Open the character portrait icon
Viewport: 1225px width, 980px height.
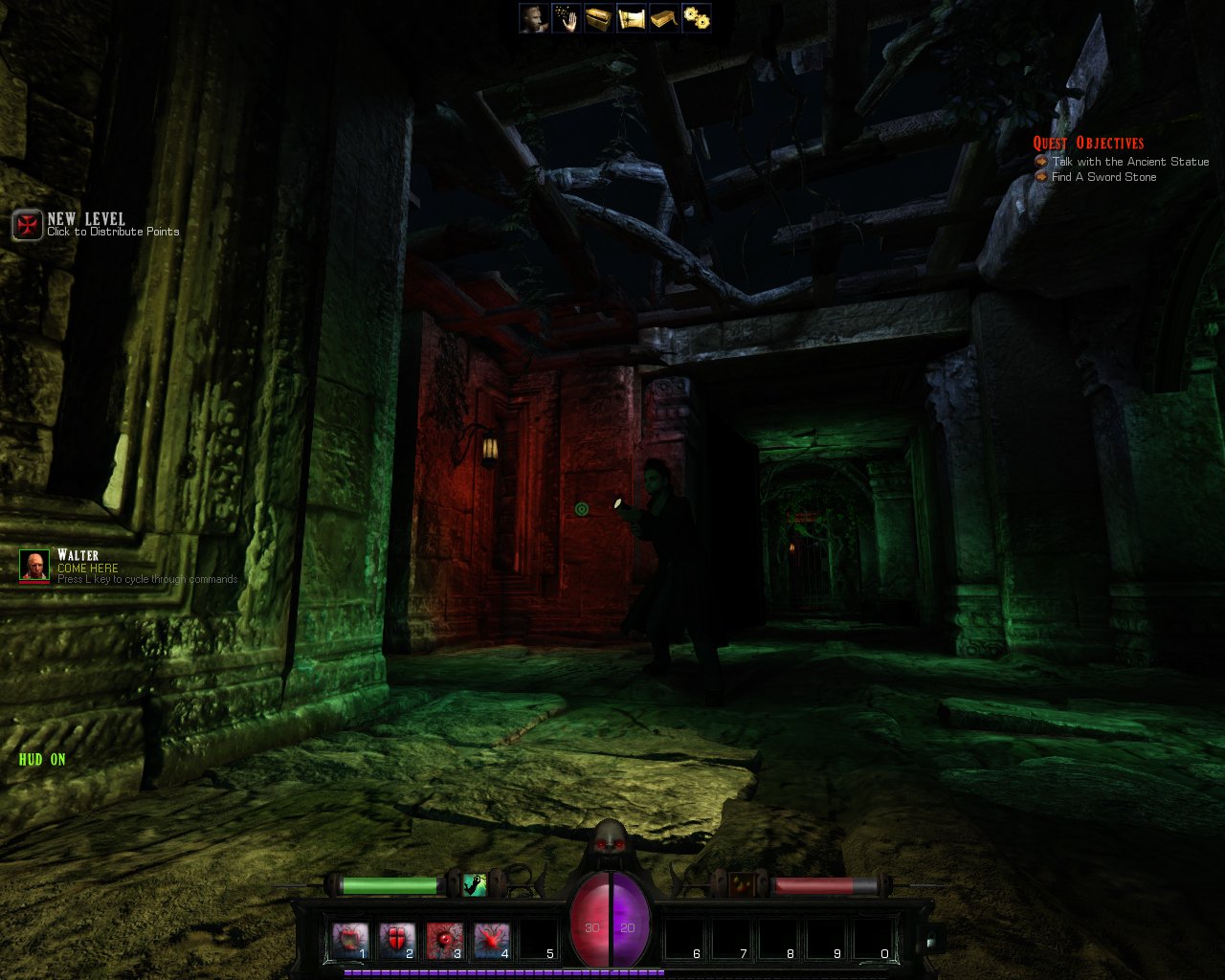coord(531,19)
